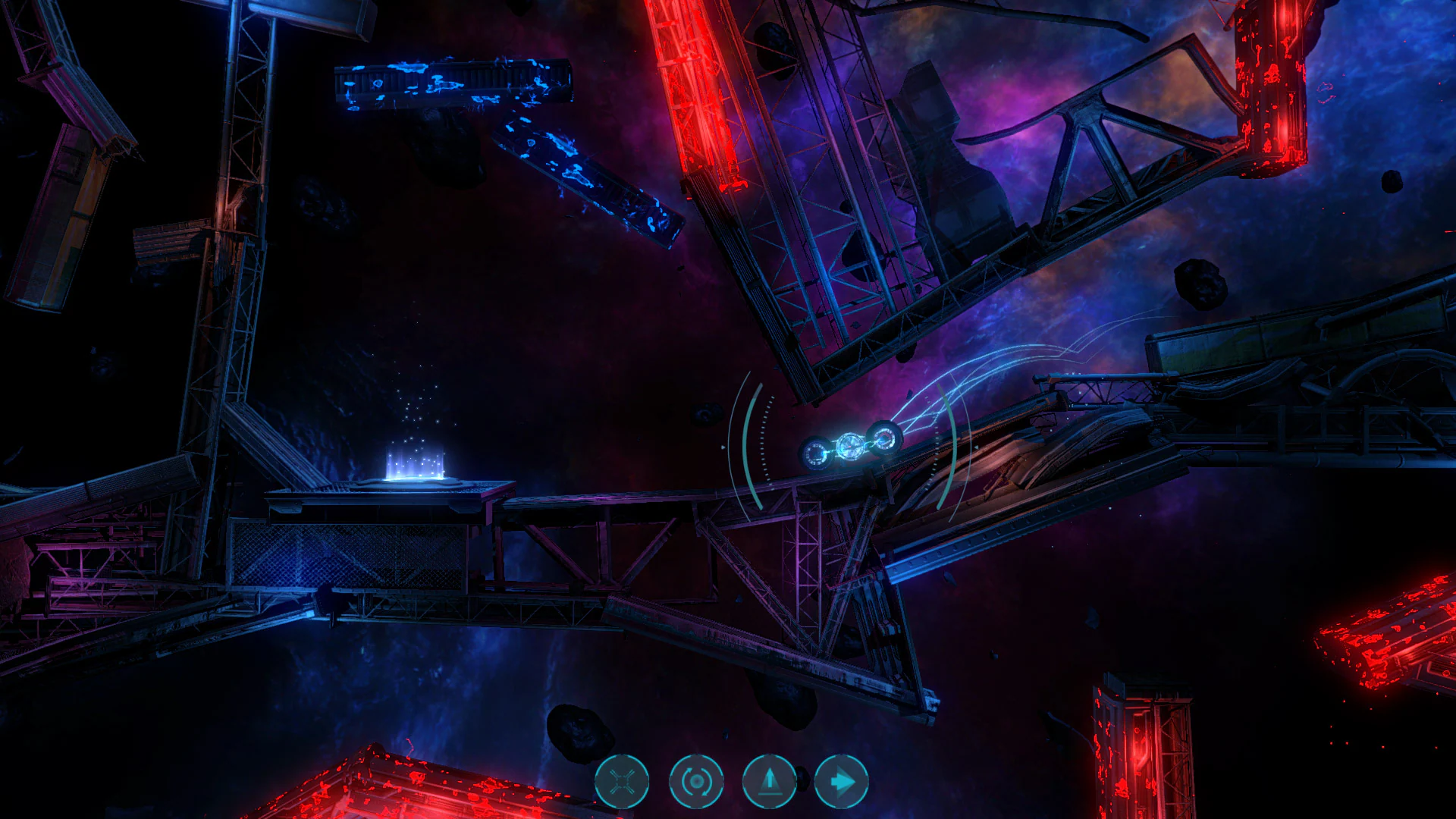The height and width of the screenshot is (819, 1456).
Task: Activate the up-arrow jump control icon
Action: pyautogui.click(x=769, y=780)
